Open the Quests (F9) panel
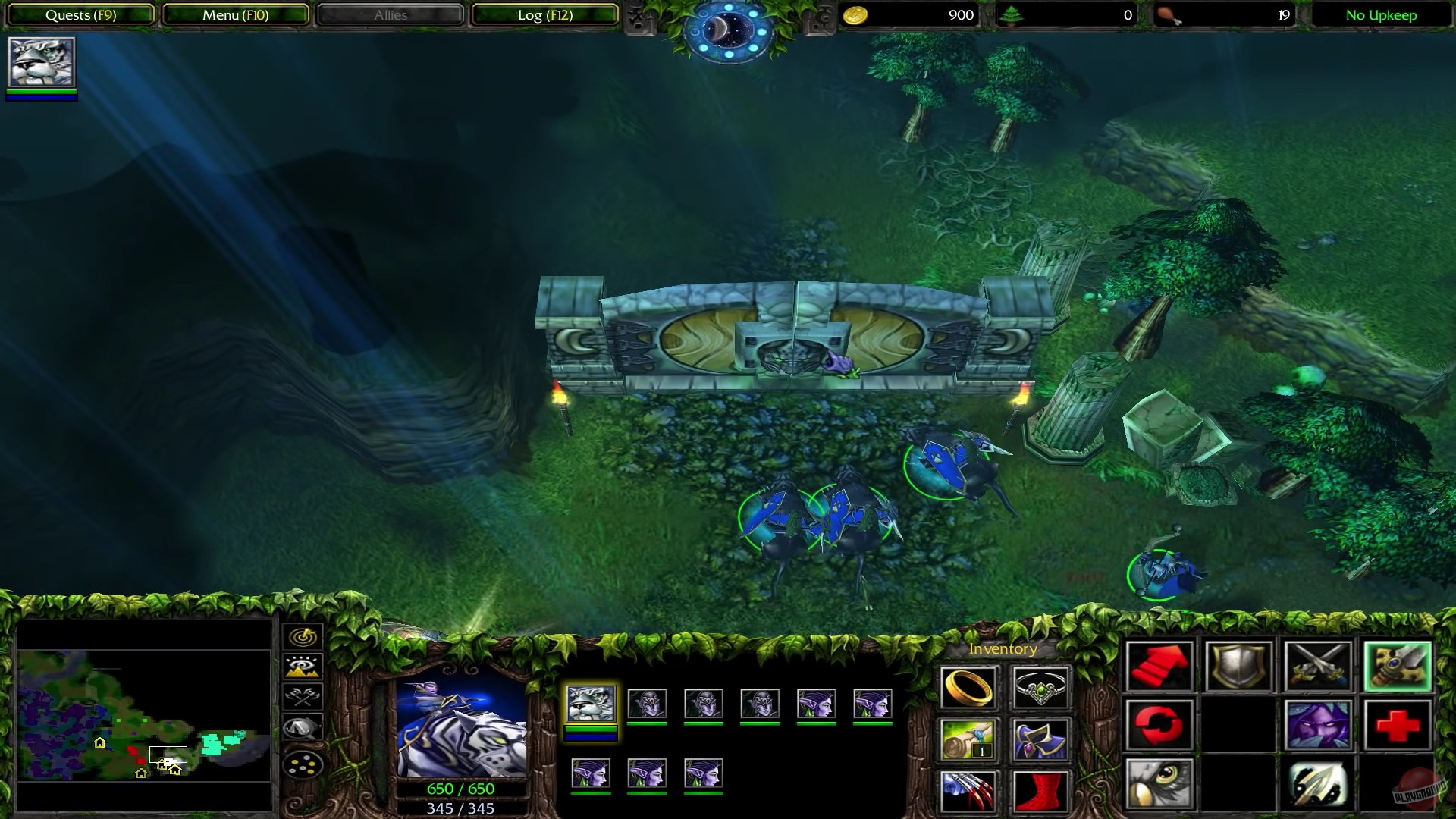 click(80, 14)
